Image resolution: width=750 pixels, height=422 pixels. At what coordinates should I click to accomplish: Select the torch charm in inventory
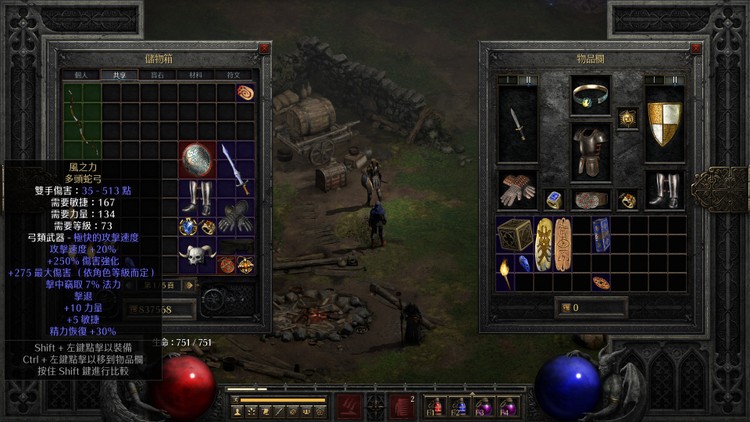point(505,268)
